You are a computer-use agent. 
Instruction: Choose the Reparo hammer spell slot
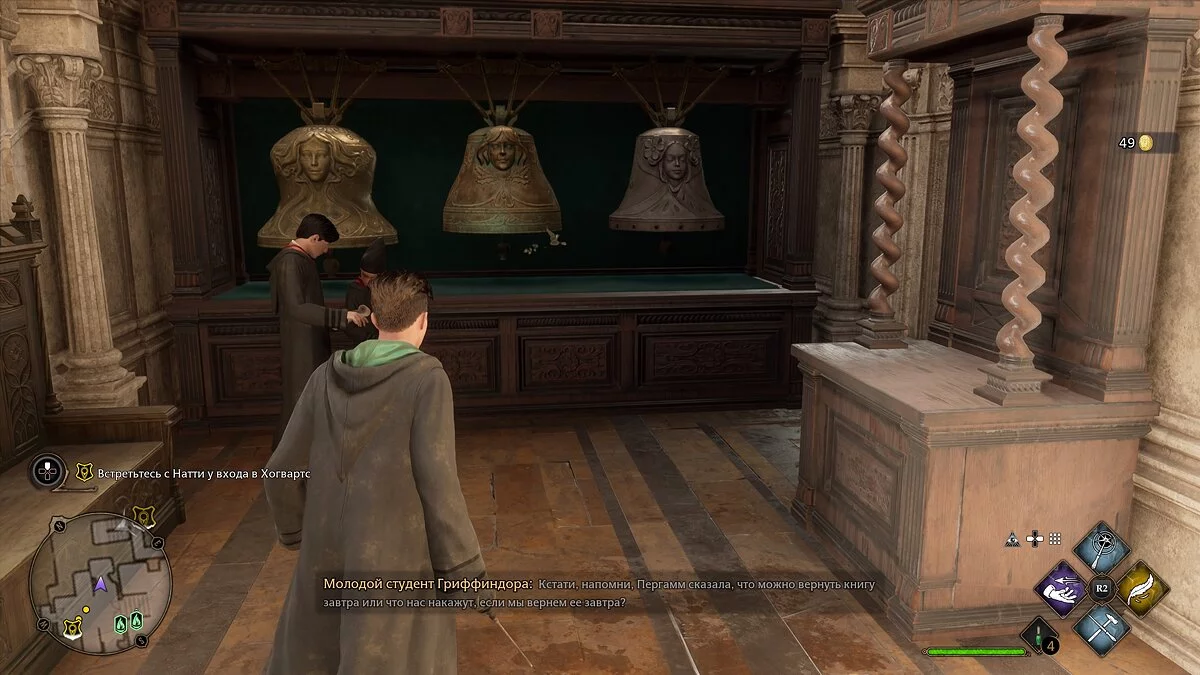pos(1101,628)
